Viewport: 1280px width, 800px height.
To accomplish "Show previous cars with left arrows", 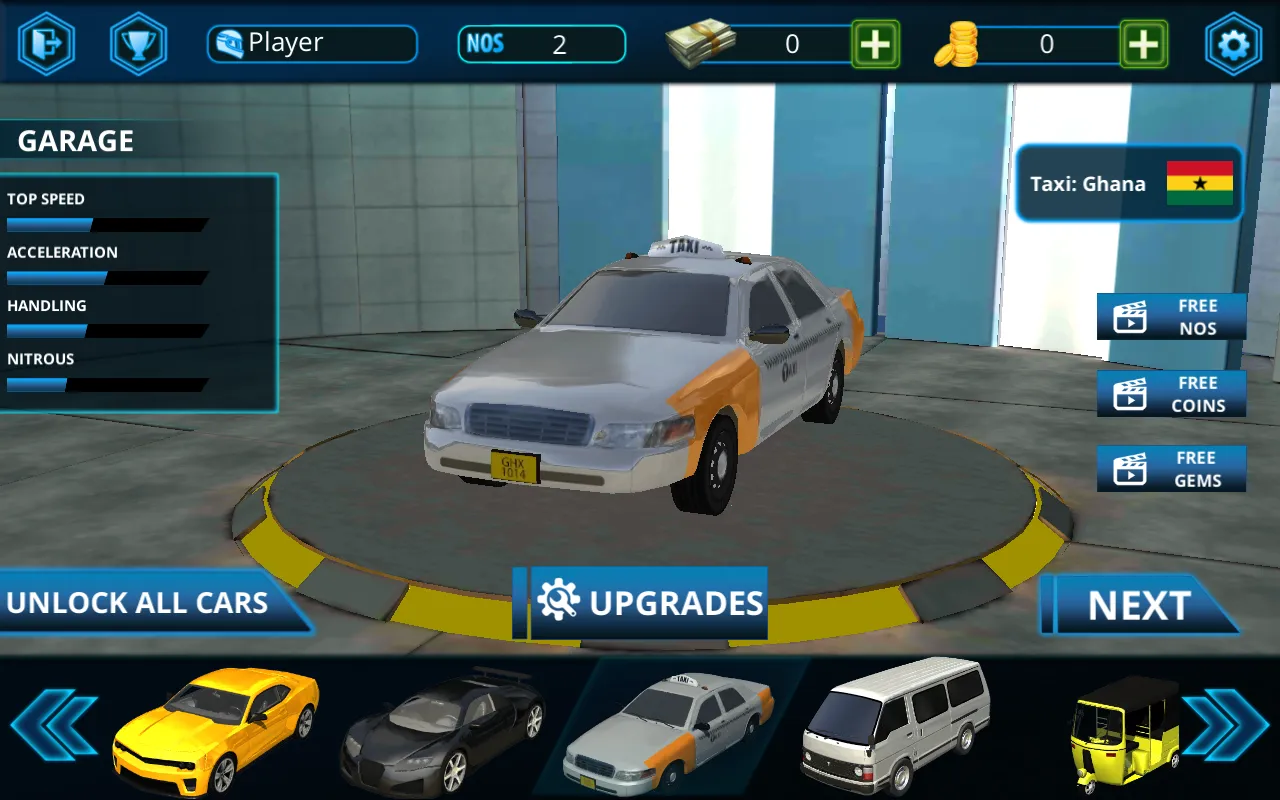I will (x=53, y=725).
